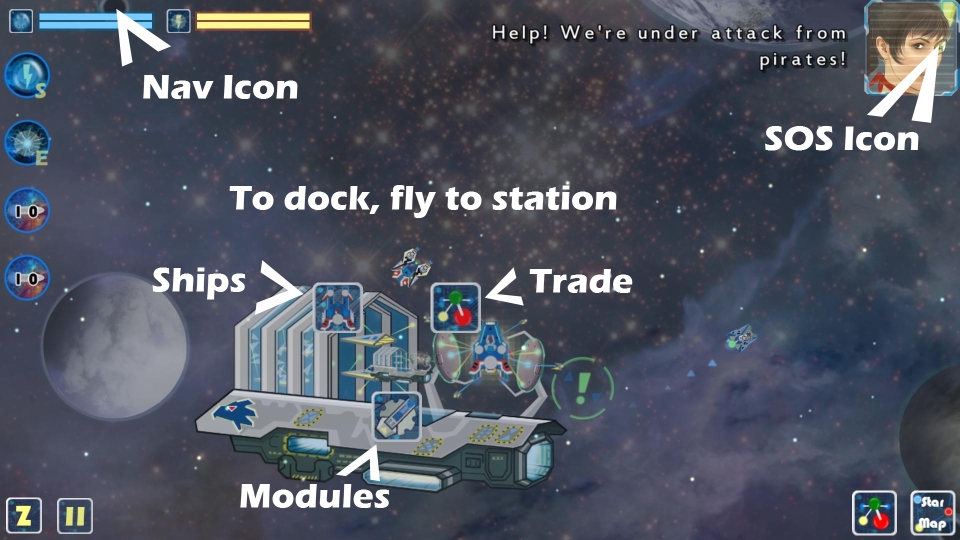Open the Star Map

[x=932, y=512]
